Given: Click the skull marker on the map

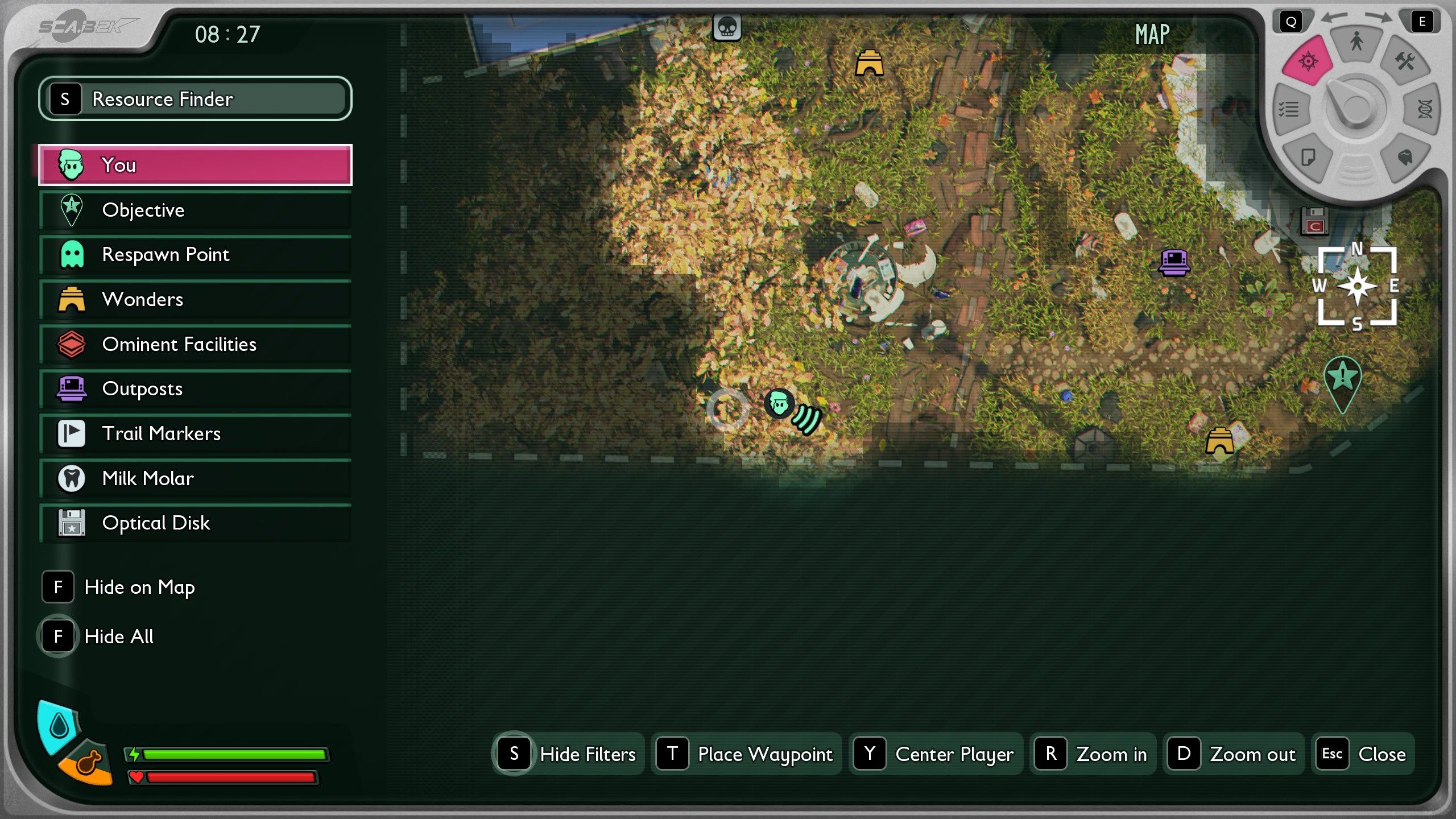Looking at the screenshot, I should [x=727, y=27].
